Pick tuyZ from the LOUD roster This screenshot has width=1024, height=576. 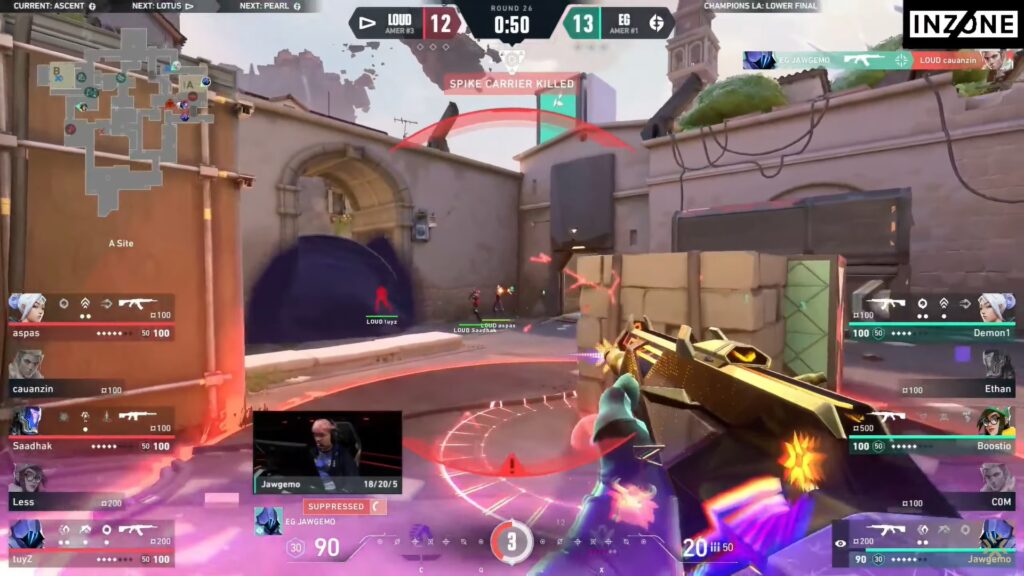[x=91, y=543]
